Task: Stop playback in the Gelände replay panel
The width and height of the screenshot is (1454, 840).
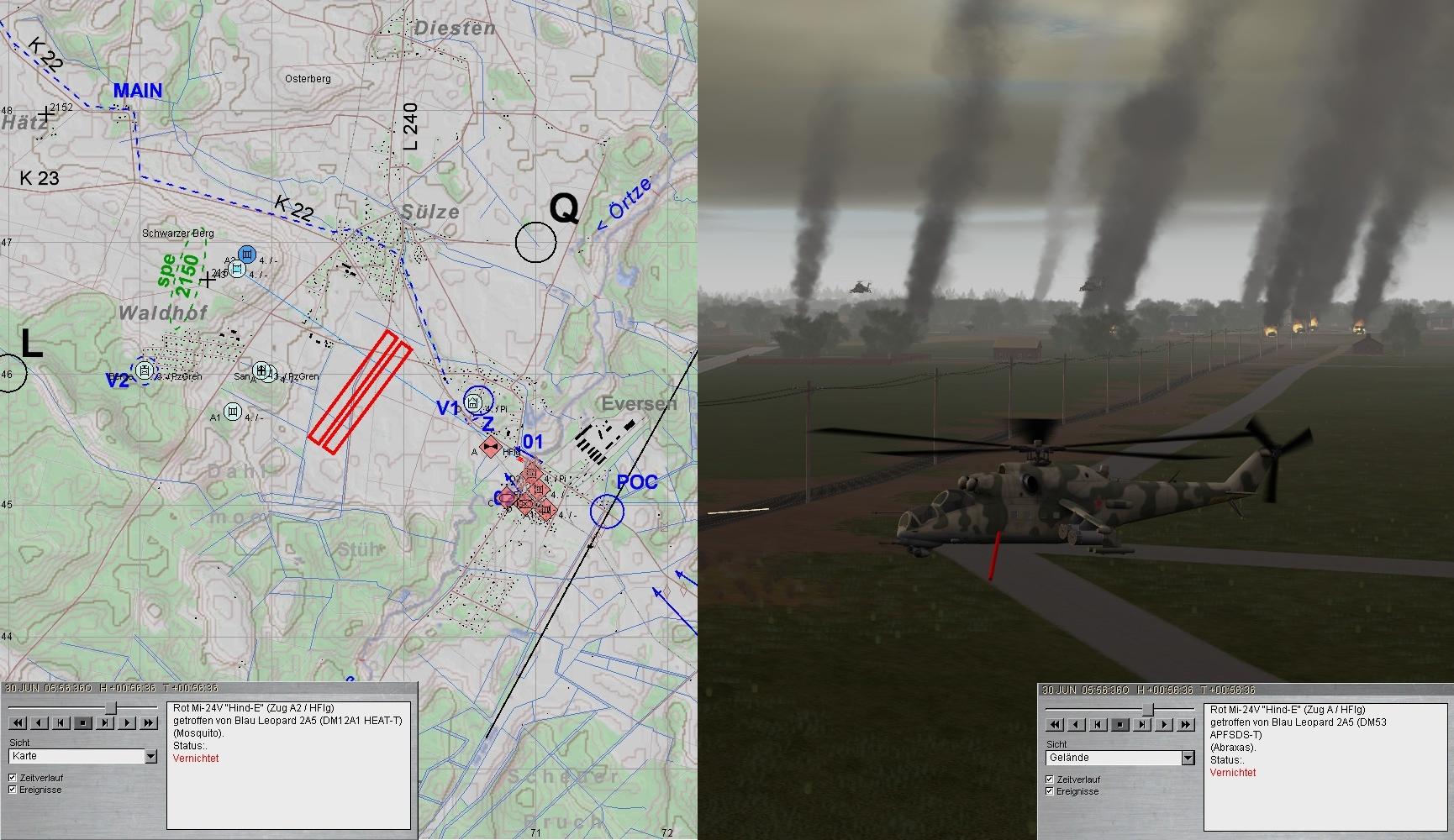Action: tap(1119, 724)
